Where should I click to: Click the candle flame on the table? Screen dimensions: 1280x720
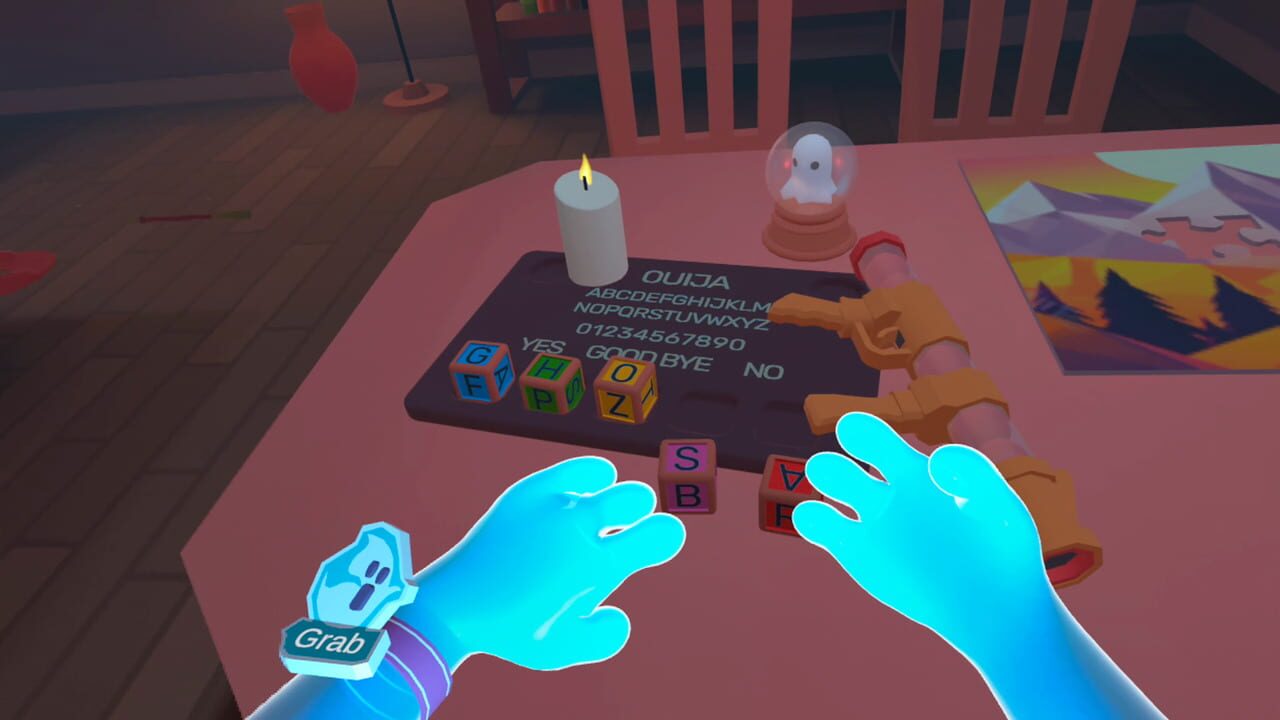[584, 170]
